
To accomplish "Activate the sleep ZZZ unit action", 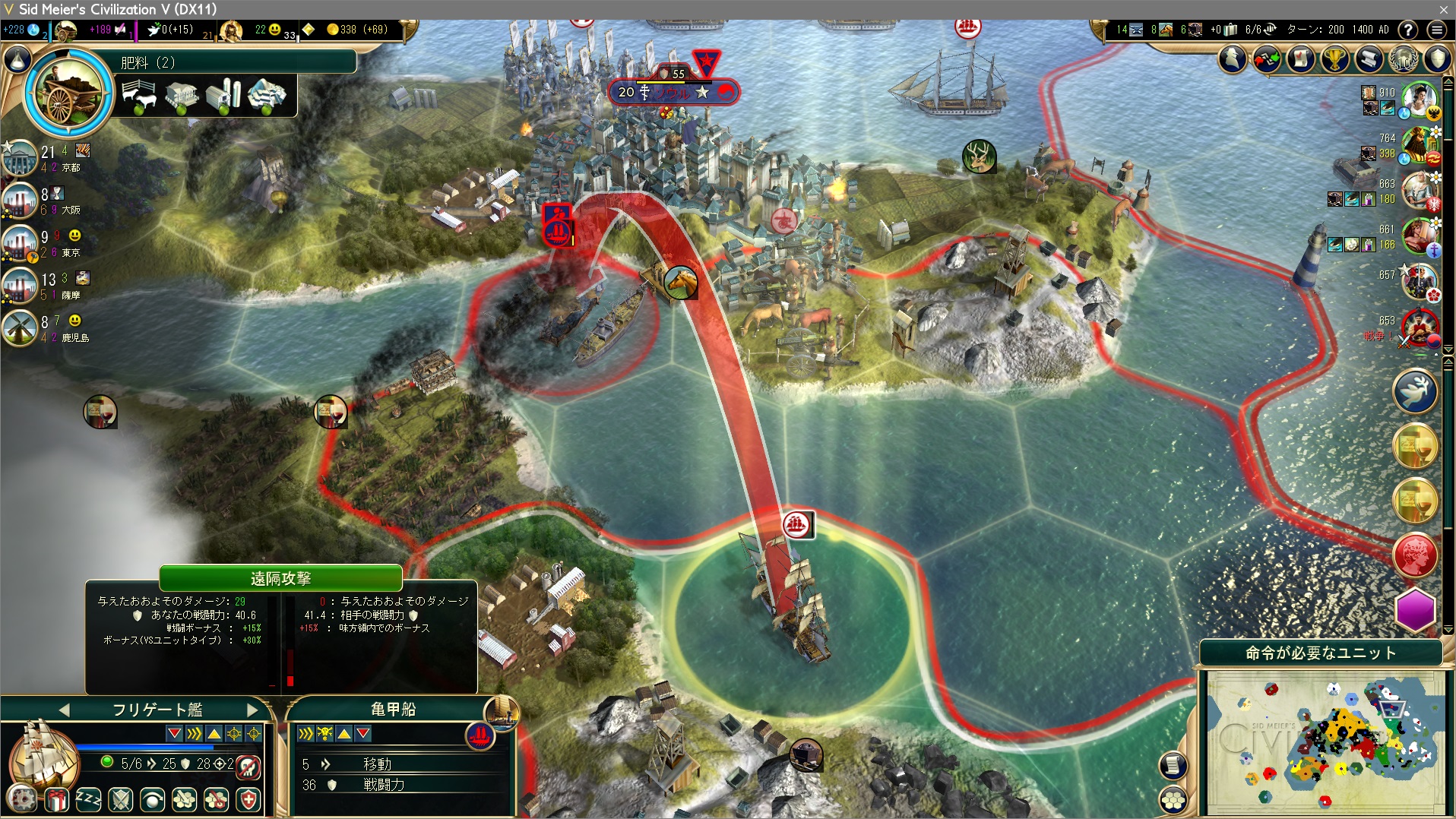I will 88,799.
